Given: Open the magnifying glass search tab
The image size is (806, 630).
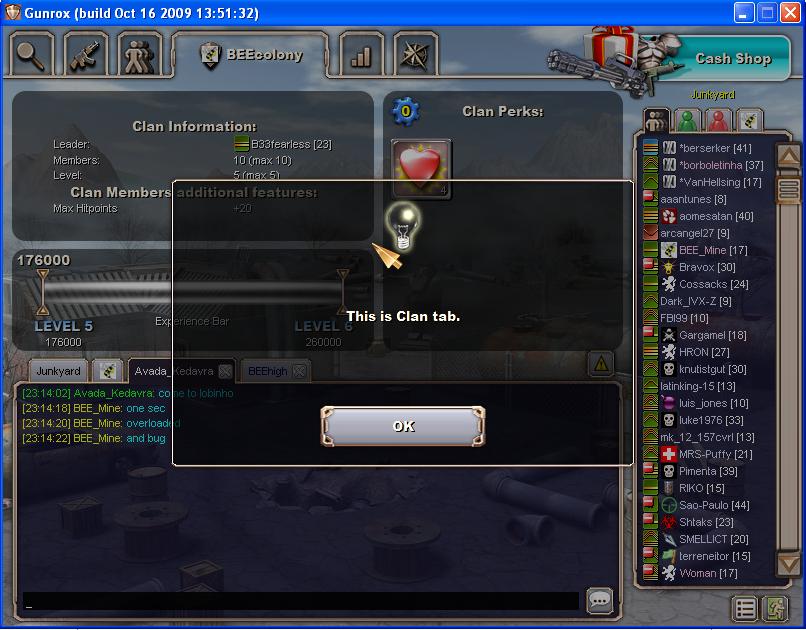Looking at the screenshot, I should pos(32,56).
